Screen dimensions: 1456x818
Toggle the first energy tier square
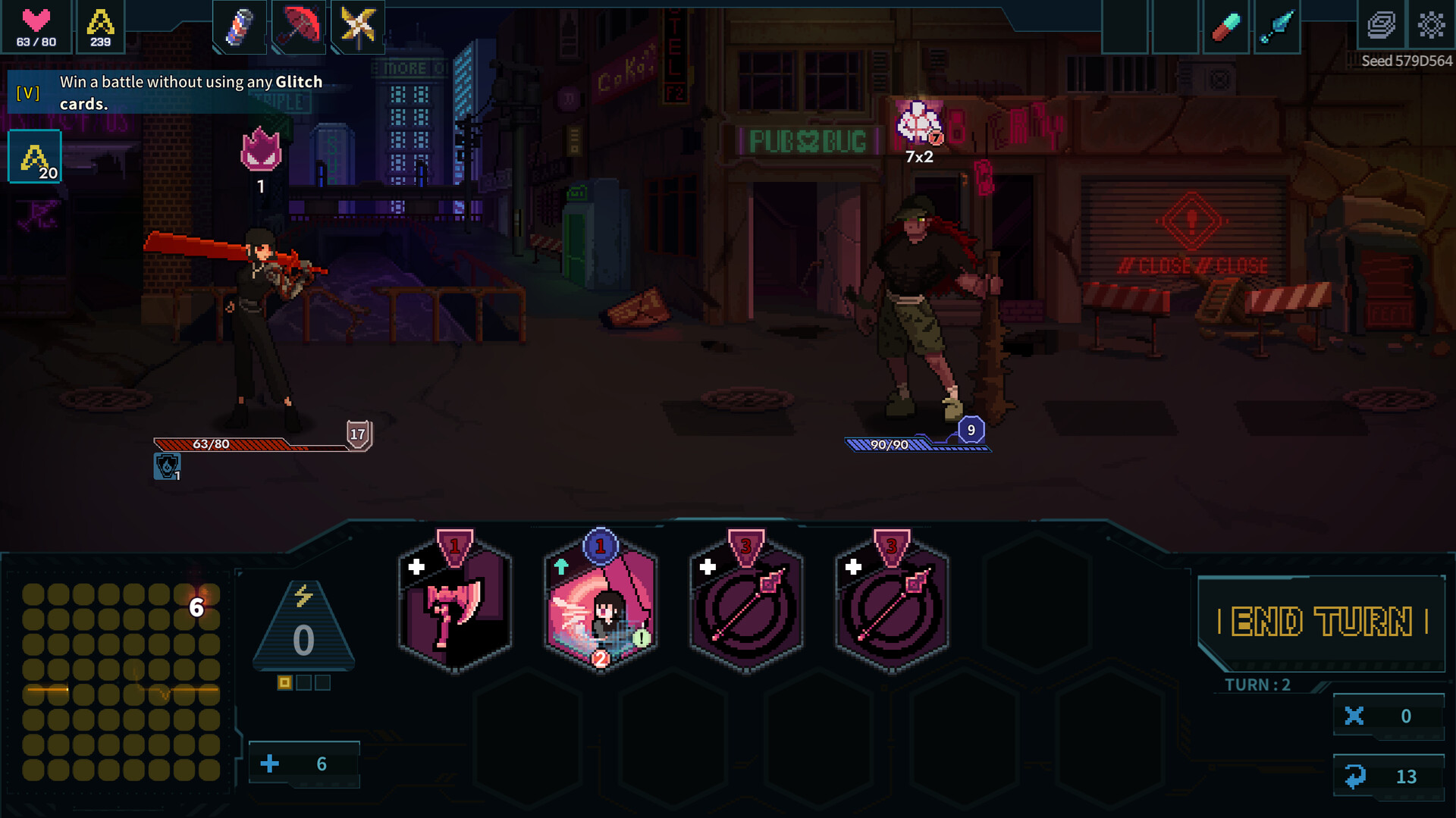[x=284, y=682]
